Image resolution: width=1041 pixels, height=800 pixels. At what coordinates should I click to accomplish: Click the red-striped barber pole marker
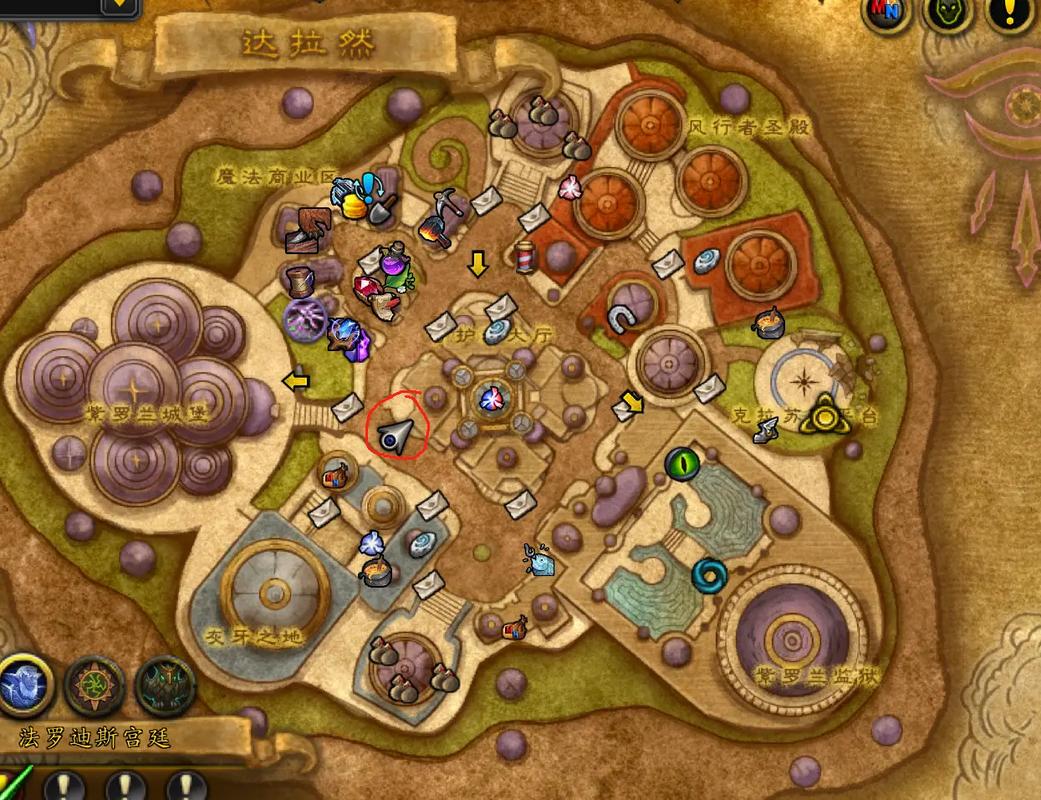pos(526,256)
